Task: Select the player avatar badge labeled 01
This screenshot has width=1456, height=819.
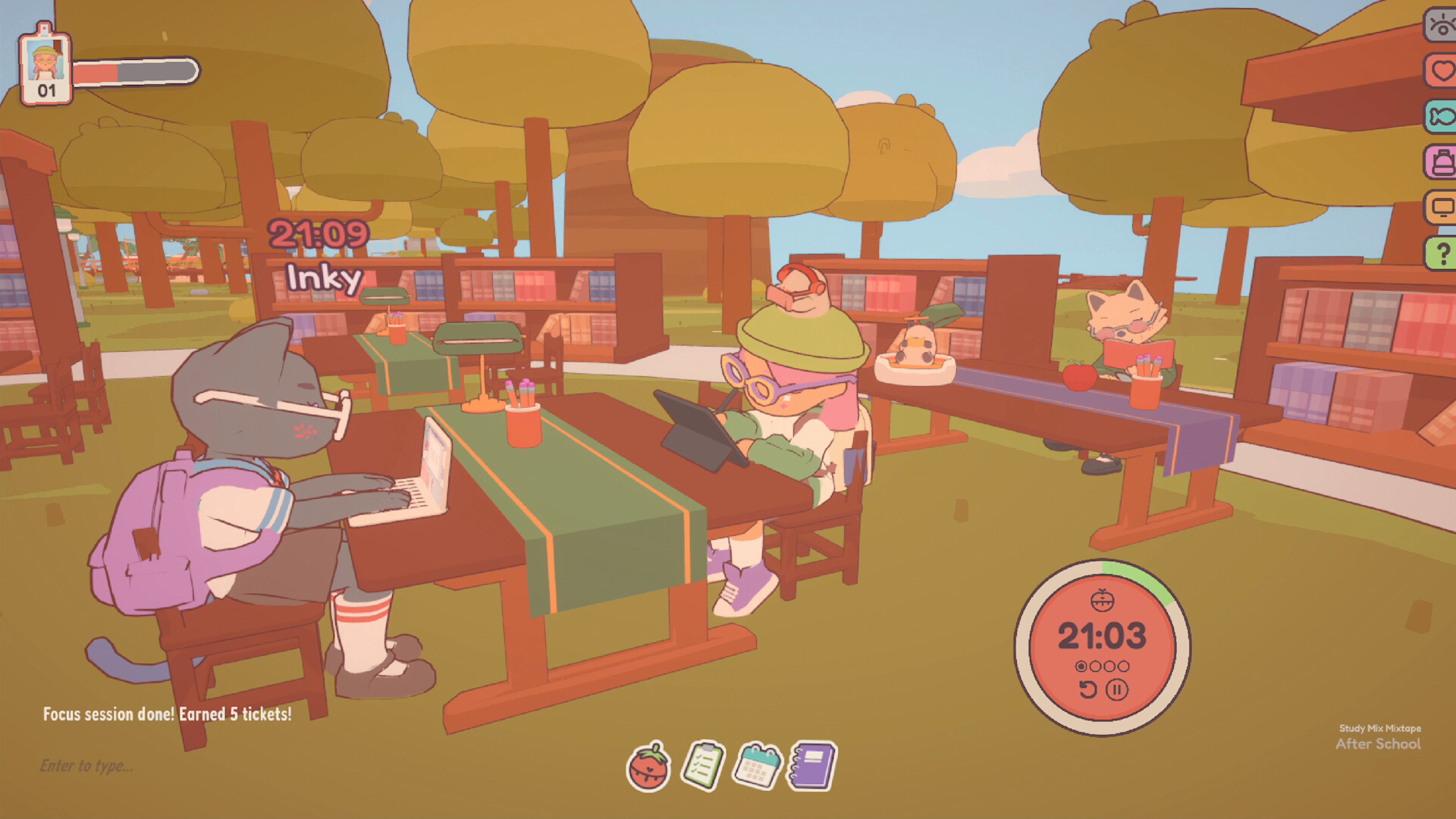Action: click(x=43, y=68)
